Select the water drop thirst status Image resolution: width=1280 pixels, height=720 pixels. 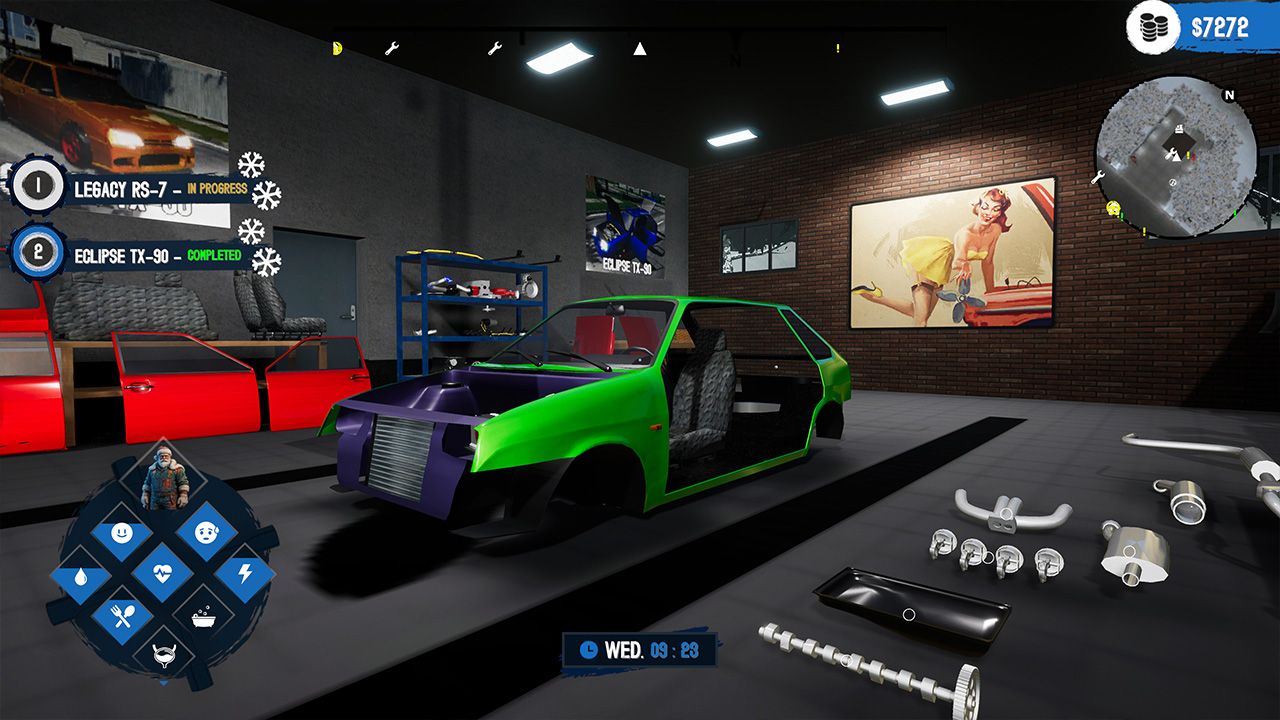(x=78, y=576)
